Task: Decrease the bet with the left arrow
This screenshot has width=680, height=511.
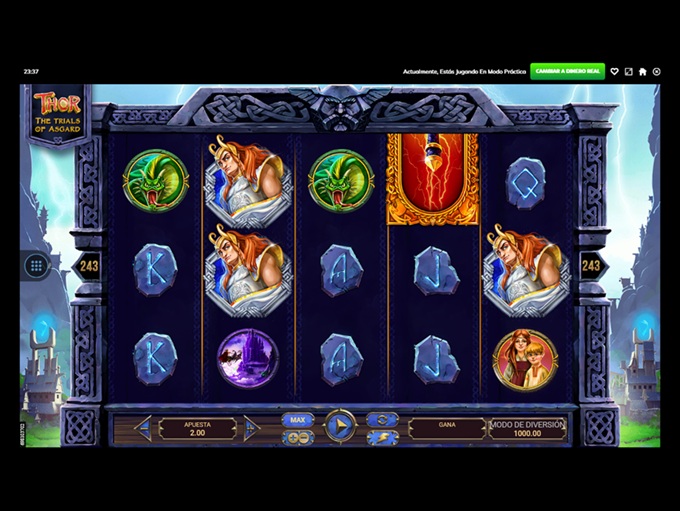Action: point(142,428)
